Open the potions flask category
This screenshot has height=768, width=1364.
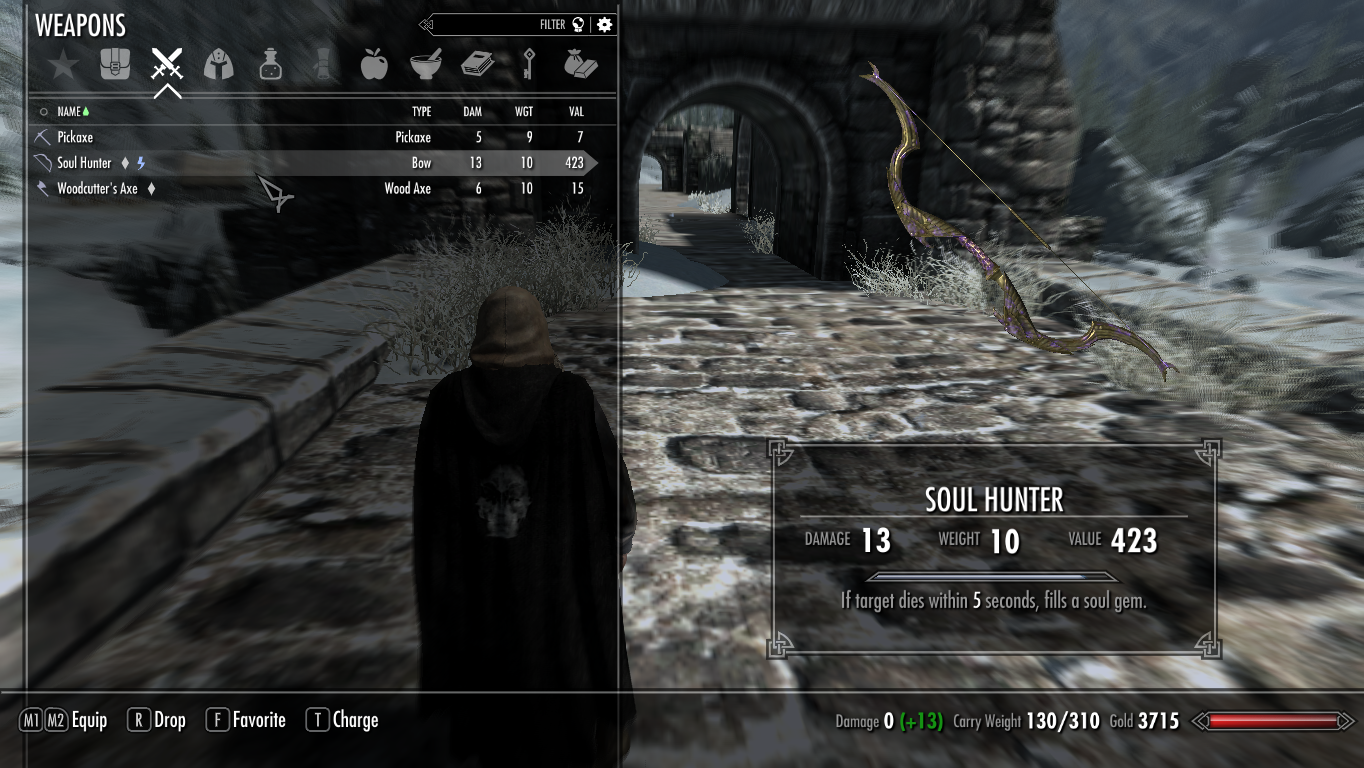[270, 66]
